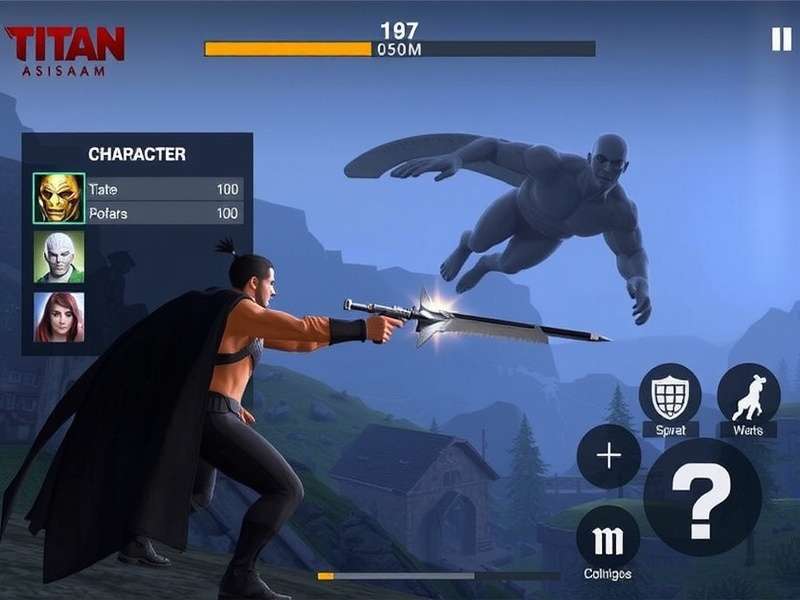Switch to the red-haired character portrait
800x600 pixels.
(59, 317)
